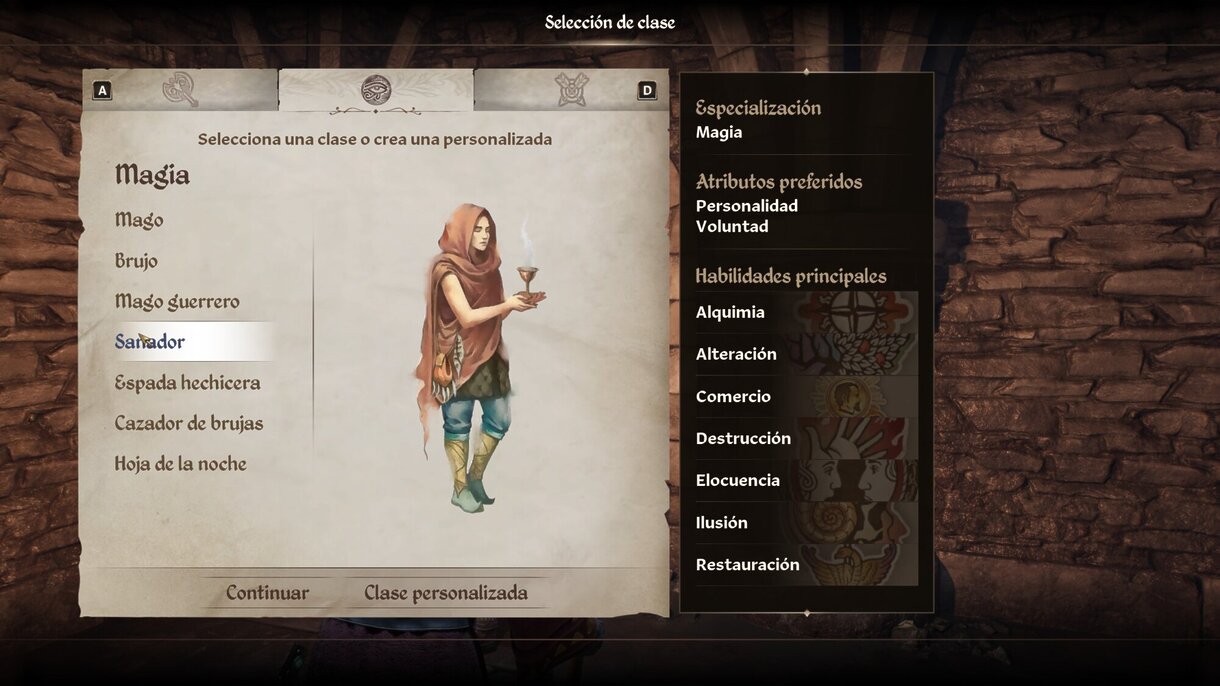Viewport: 1220px width, 686px height.
Task: Select the Alteración skill row
Action: point(806,354)
